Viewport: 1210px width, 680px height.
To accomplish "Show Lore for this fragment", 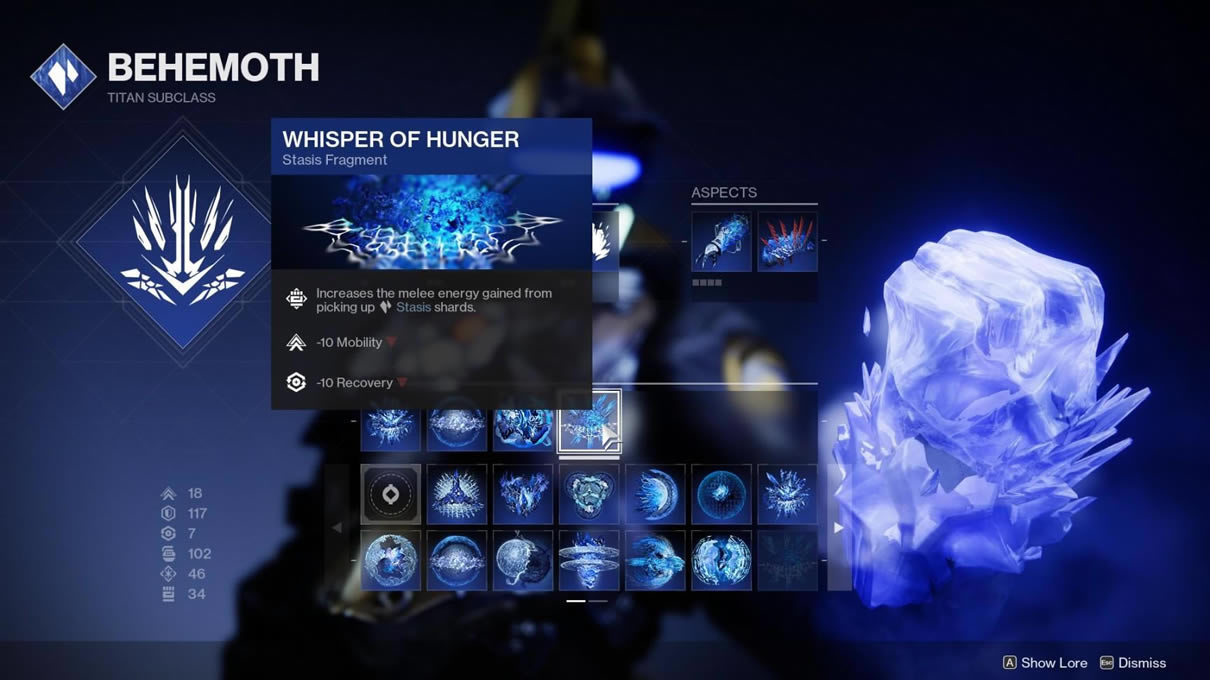I will tap(1045, 662).
